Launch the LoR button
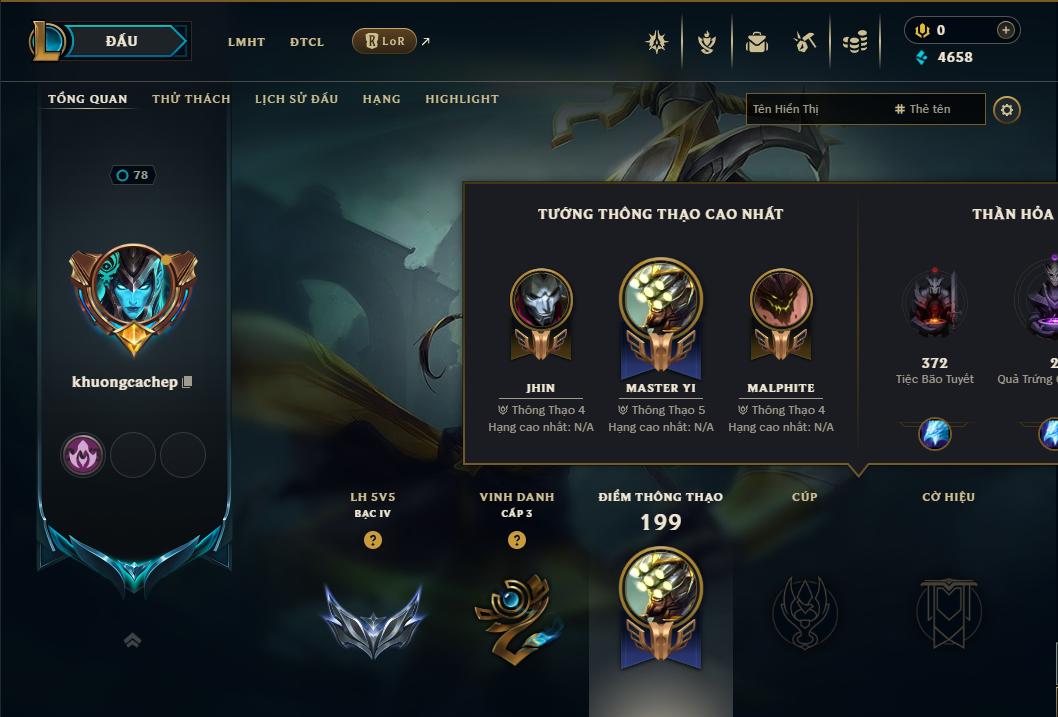 coord(385,41)
